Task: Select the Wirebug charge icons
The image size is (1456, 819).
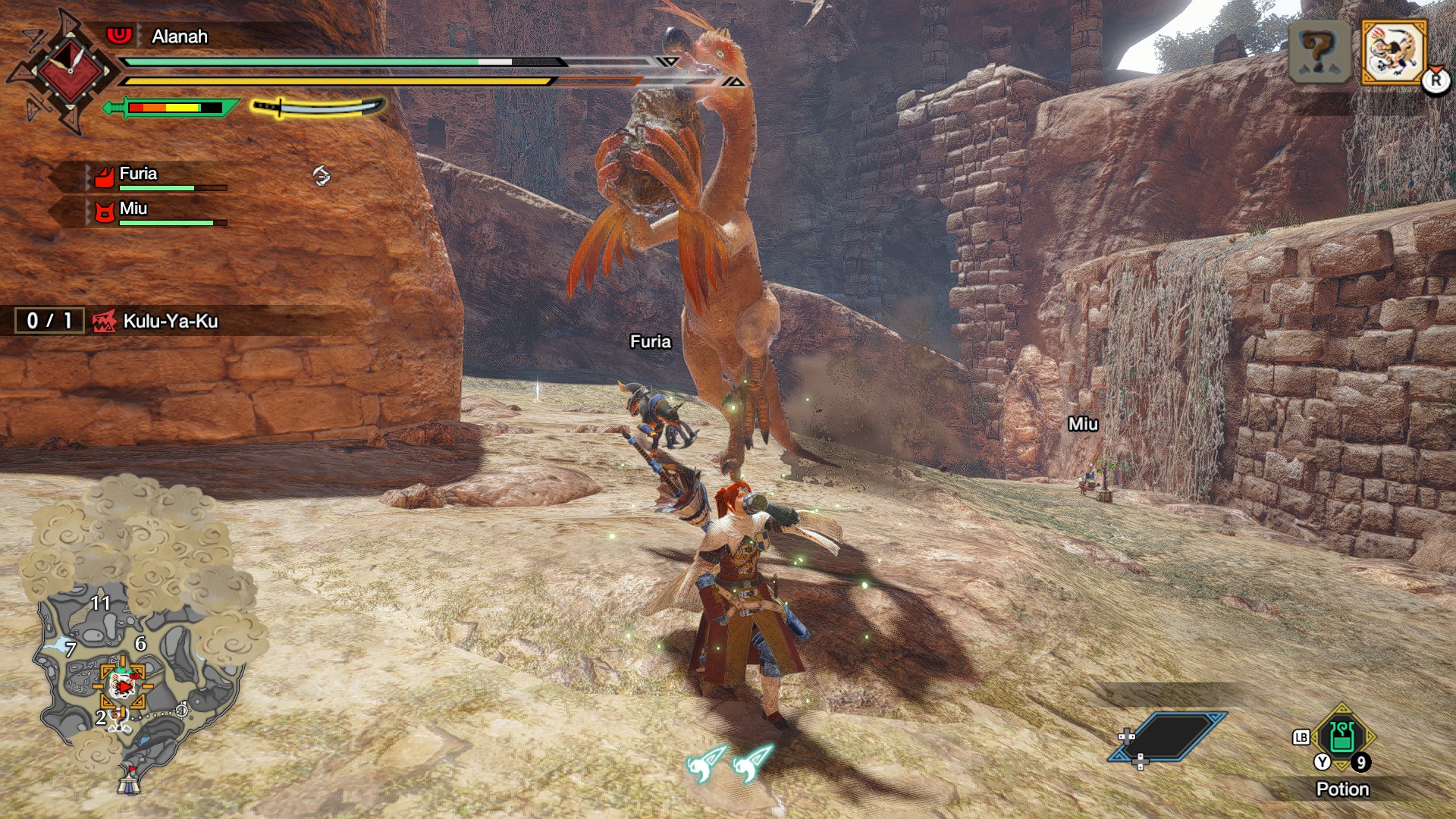Action: [x=729, y=762]
